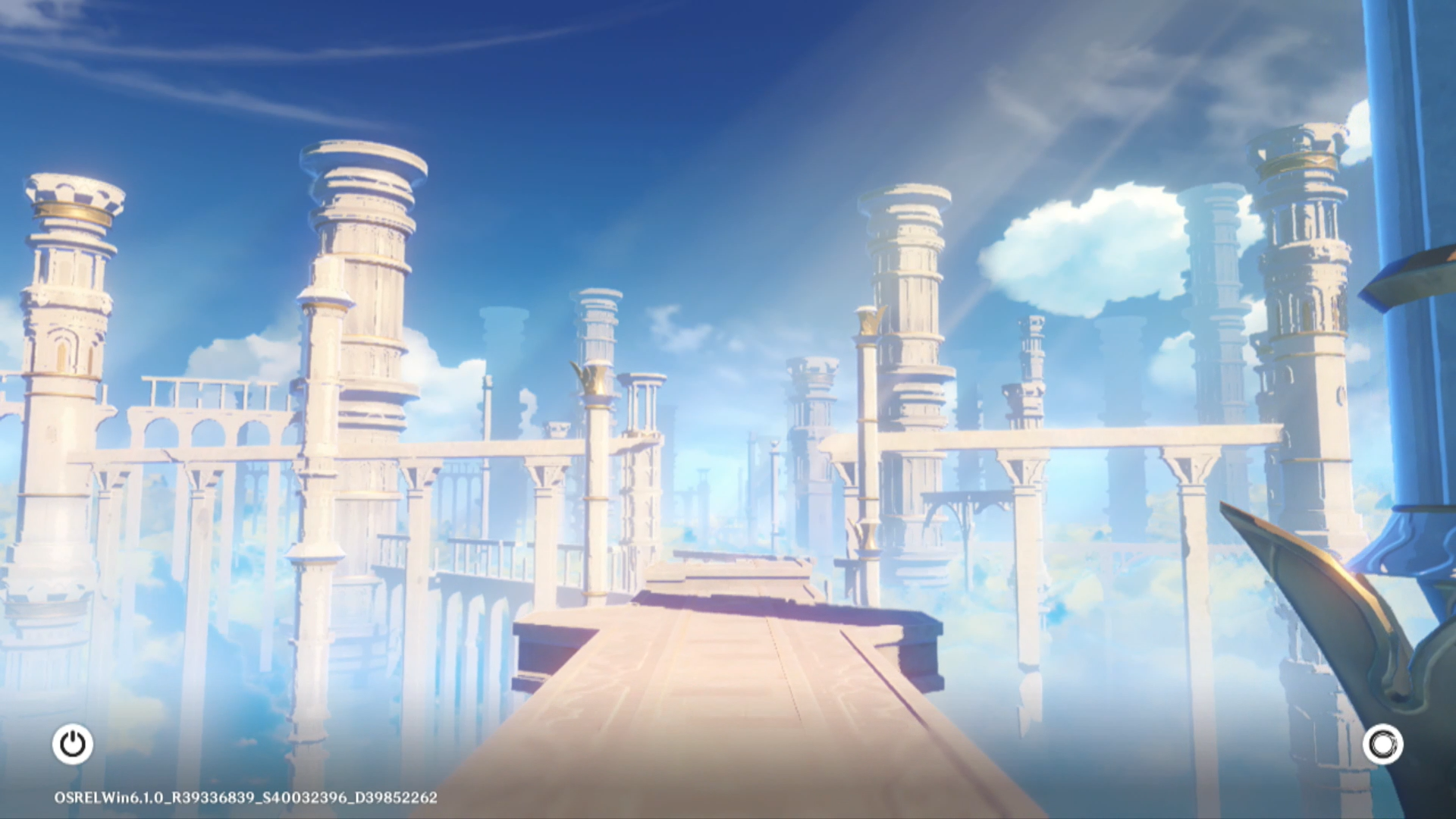Open the circular repair/settings icon
1456x819 pixels.
1382,744
